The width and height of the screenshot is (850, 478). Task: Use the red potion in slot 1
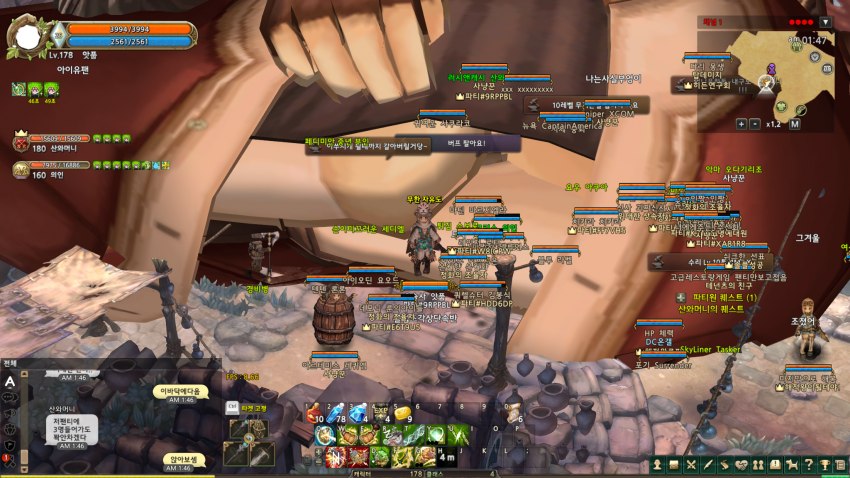312,414
